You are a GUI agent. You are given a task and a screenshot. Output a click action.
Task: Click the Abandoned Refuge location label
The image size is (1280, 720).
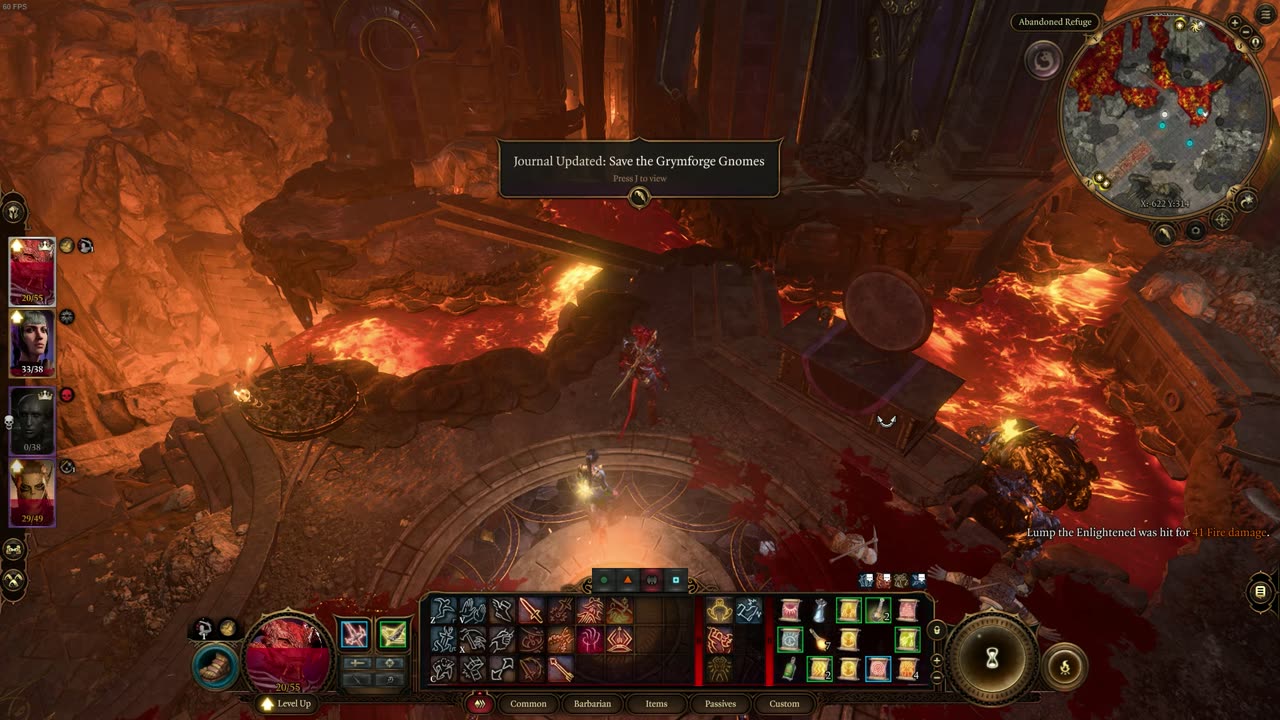tap(1055, 22)
